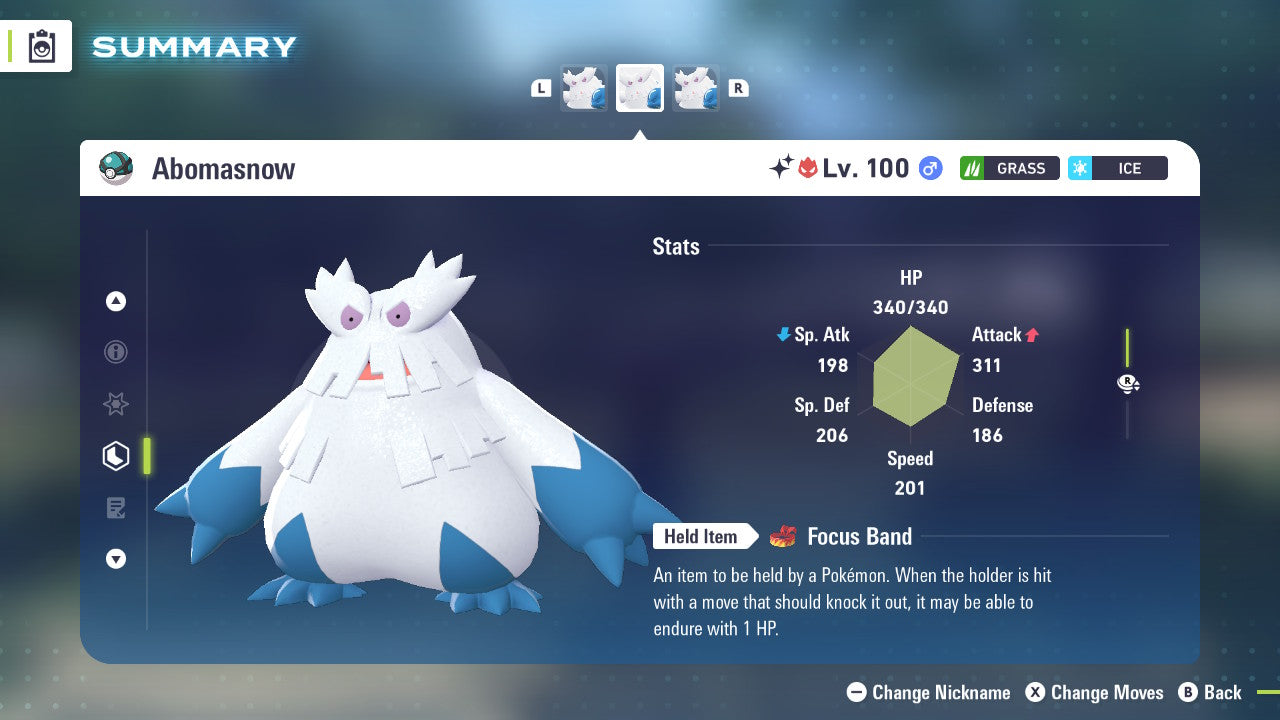Select the male gender symbol
The image size is (1280, 720).
pos(930,168)
